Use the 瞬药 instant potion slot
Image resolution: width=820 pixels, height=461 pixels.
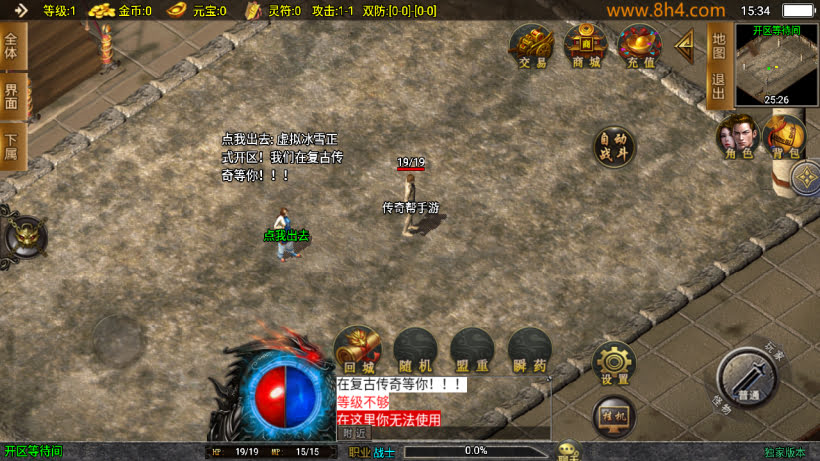529,349
